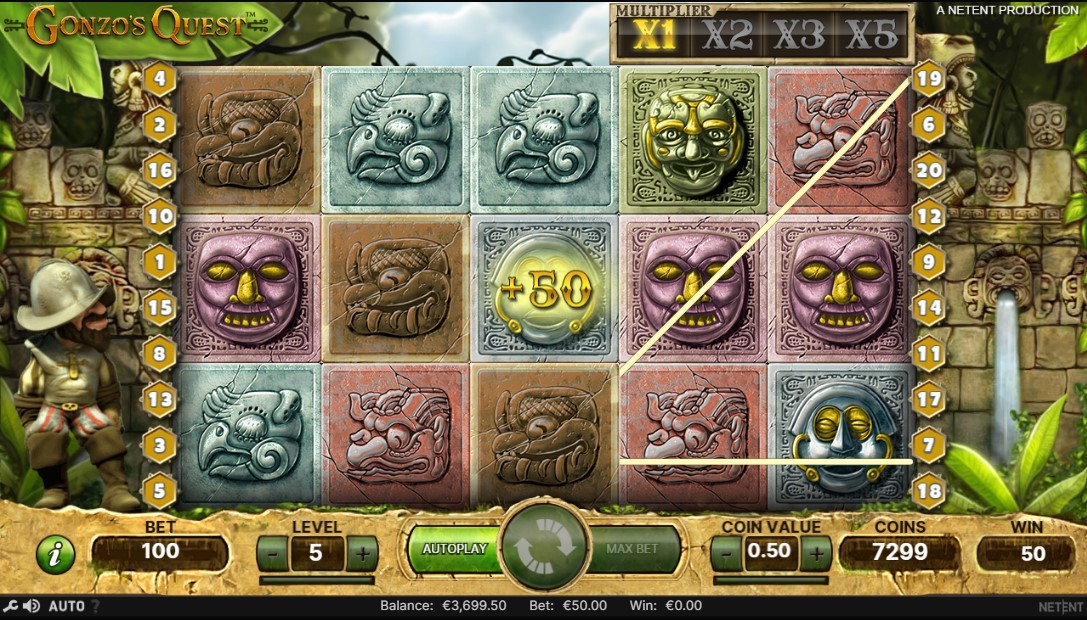The image size is (1087, 620).
Task: Select payline number 19 marker
Action: [x=929, y=77]
